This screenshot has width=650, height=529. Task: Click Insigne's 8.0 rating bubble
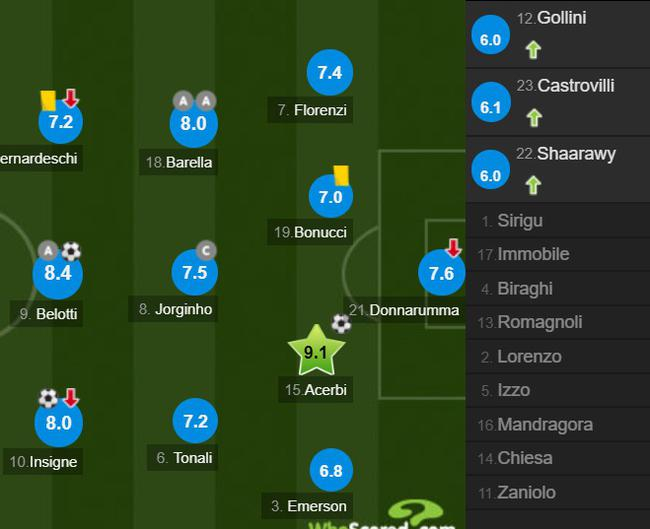pyautogui.click(x=58, y=422)
